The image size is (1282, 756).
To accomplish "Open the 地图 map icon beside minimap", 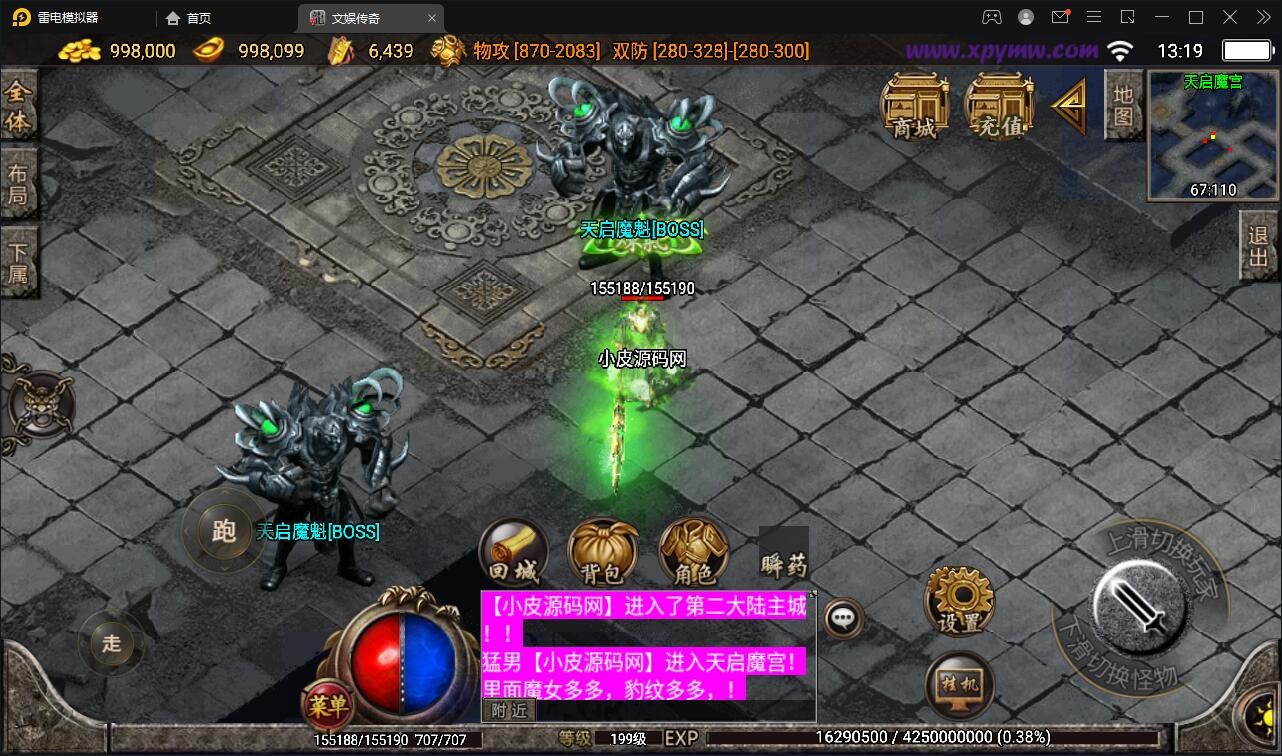I will click(x=1122, y=104).
